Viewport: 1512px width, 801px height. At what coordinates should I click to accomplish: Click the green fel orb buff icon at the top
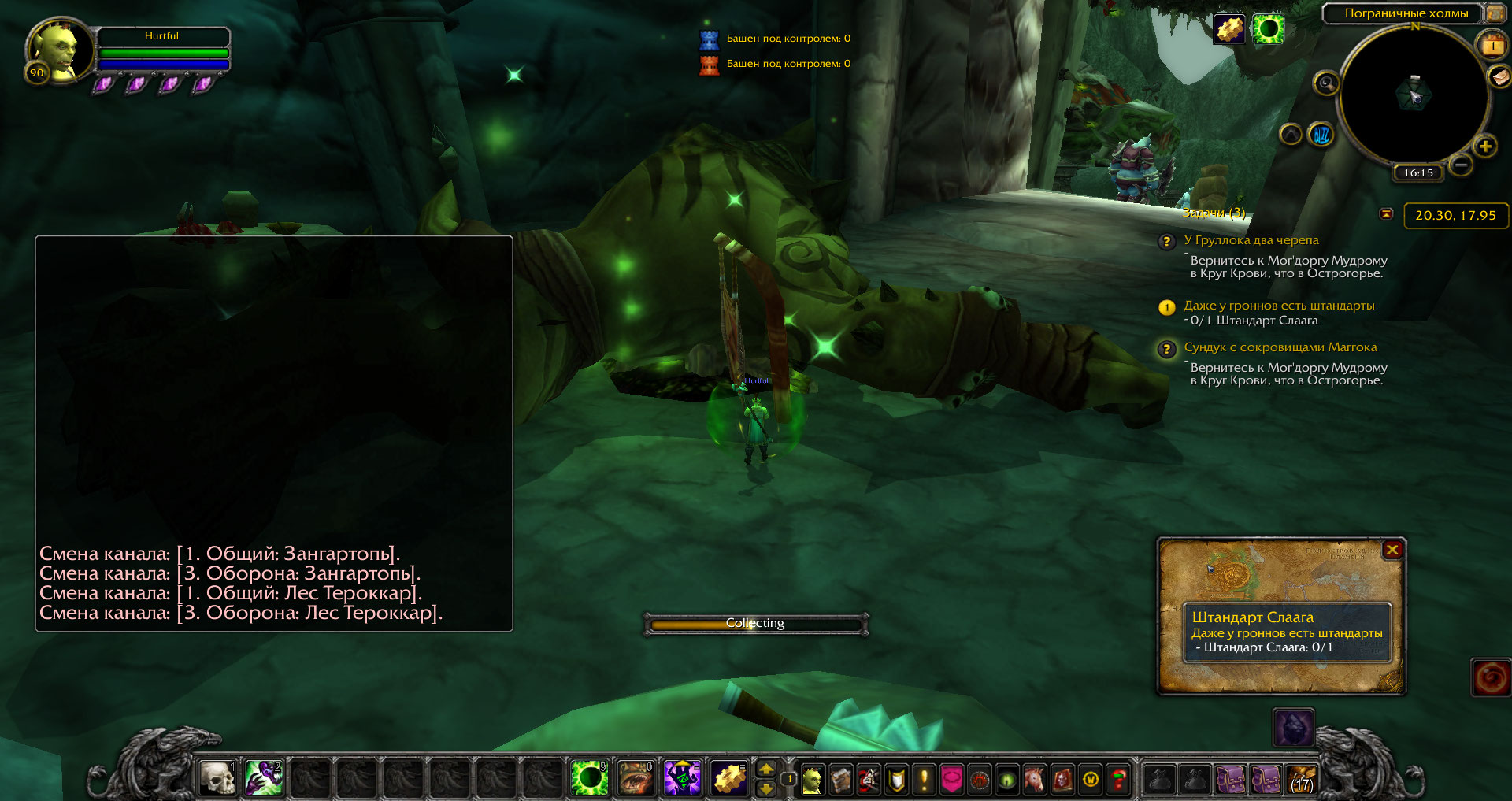(1268, 30)
